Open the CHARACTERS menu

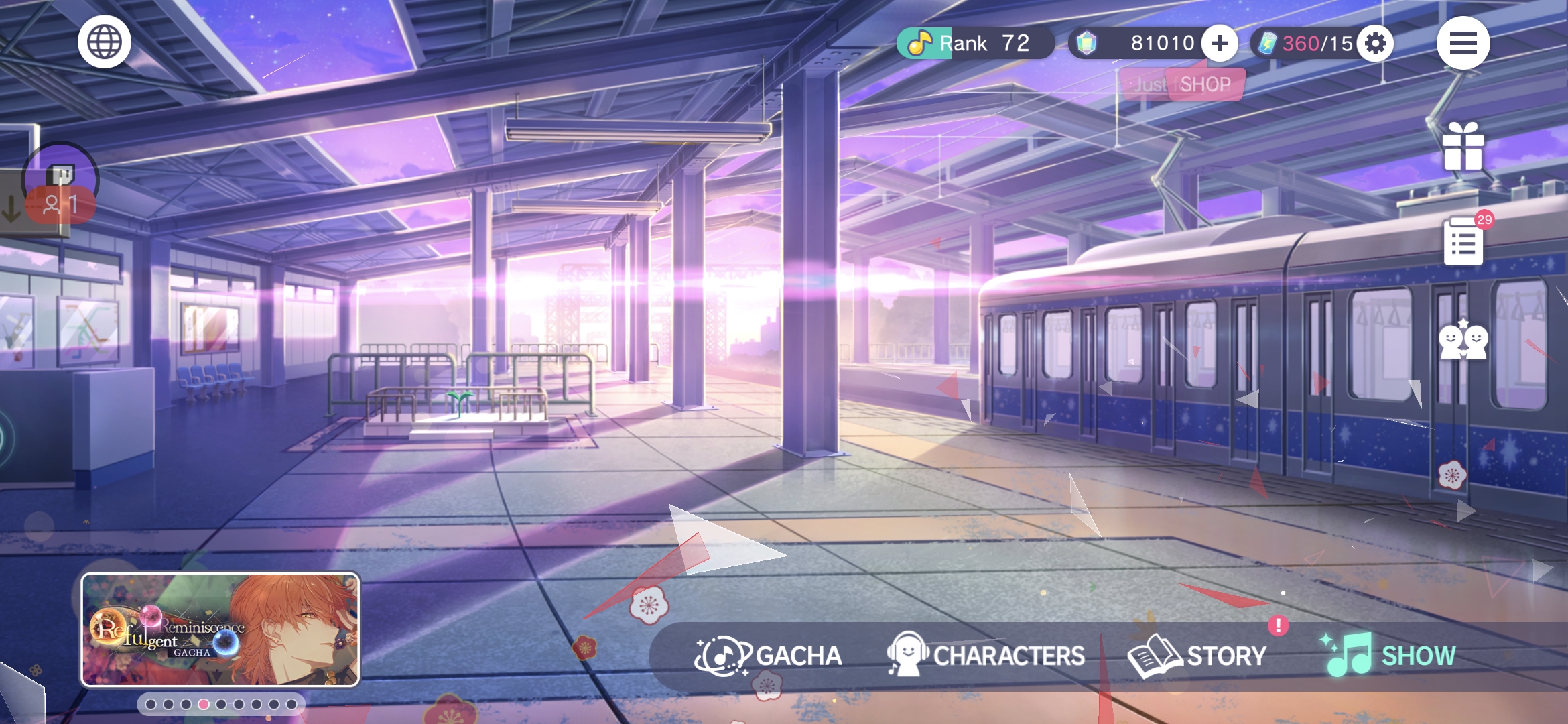(986, 655)
